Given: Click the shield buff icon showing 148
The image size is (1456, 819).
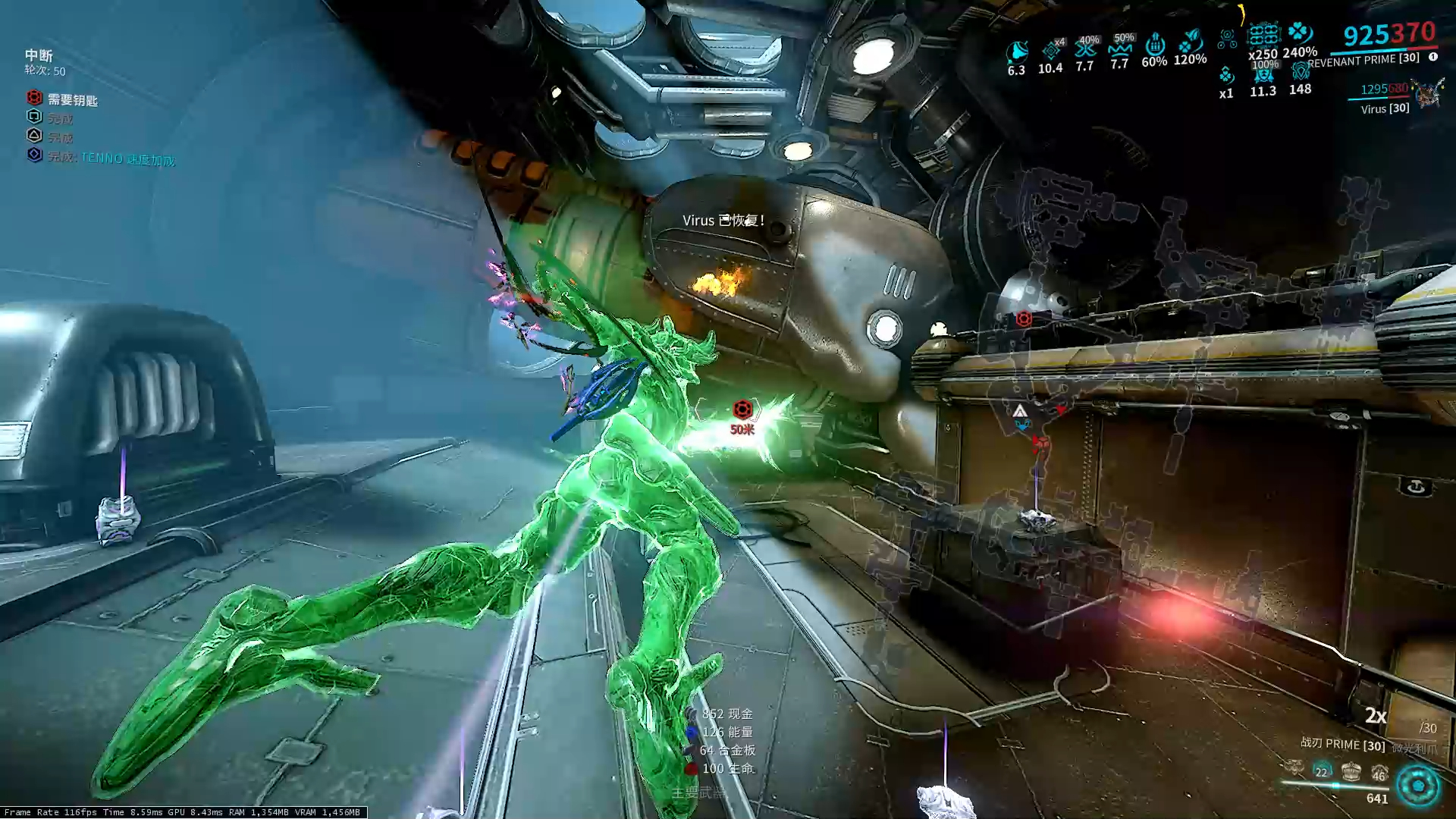Looking at the screenshot, I should point(1300,73).
